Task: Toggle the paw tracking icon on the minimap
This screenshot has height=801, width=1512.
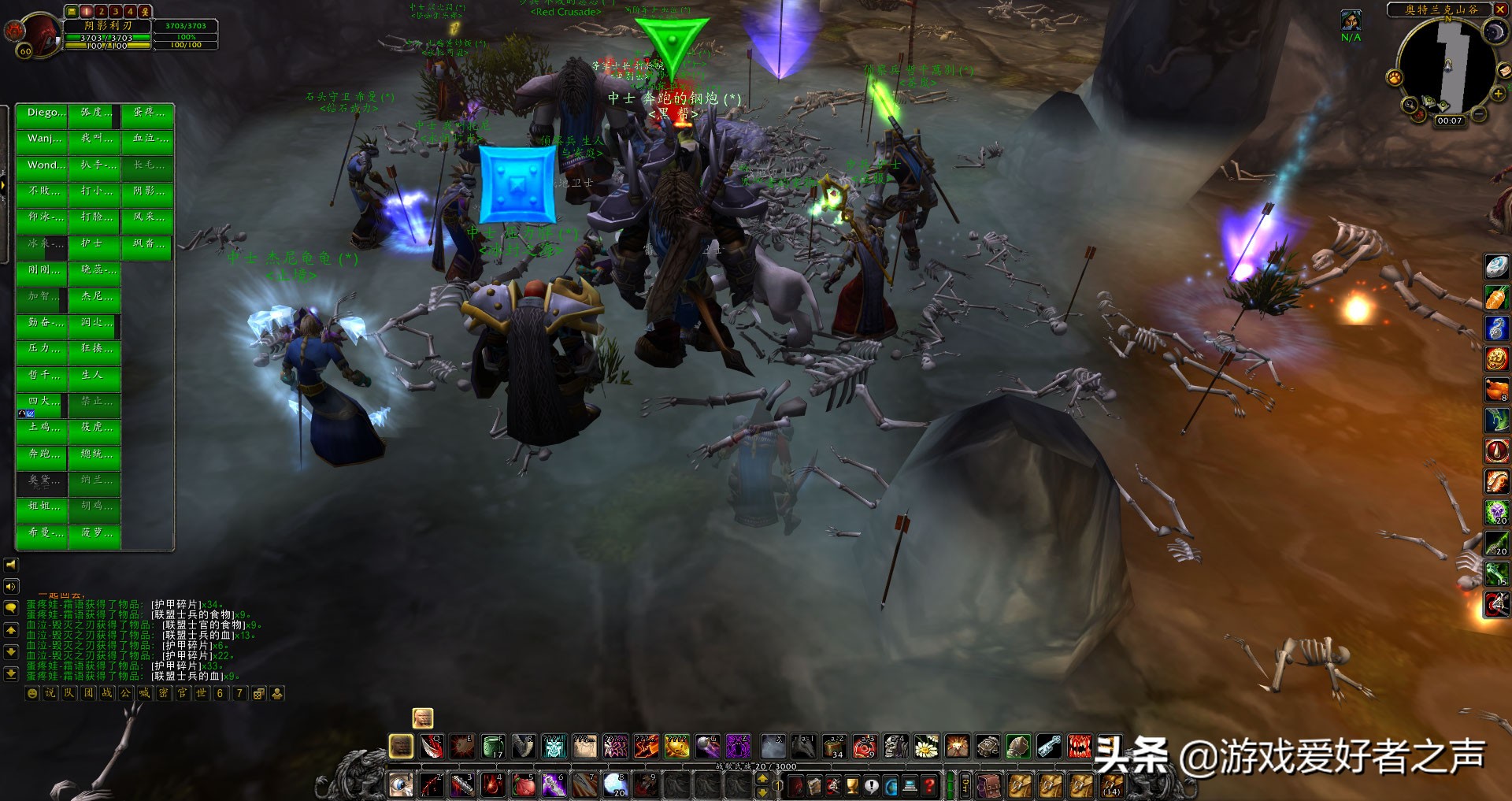Action: click(x=1395, y=78)
